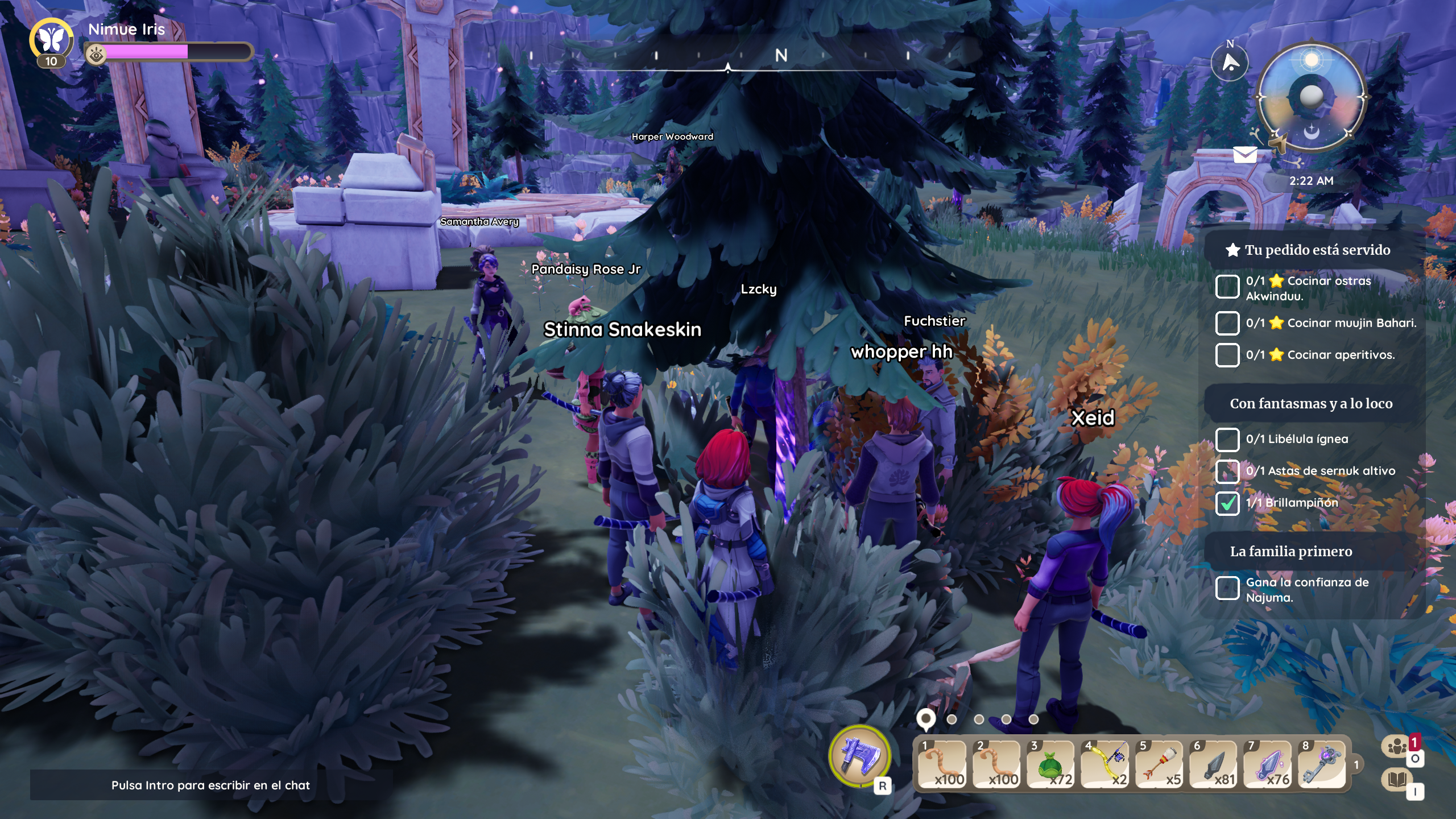Select the equipped purple axe tool

tap(859, 756)
